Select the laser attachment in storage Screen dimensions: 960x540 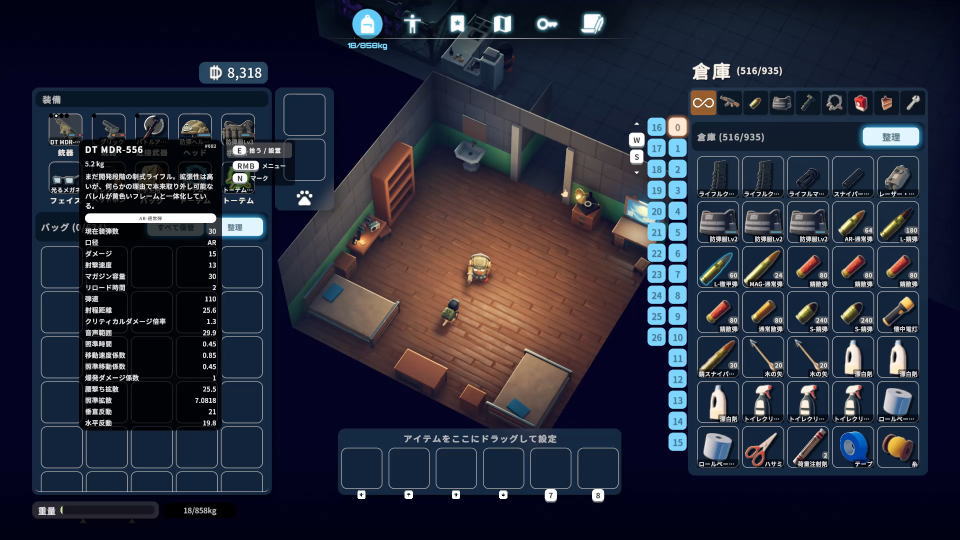point(898,175)
